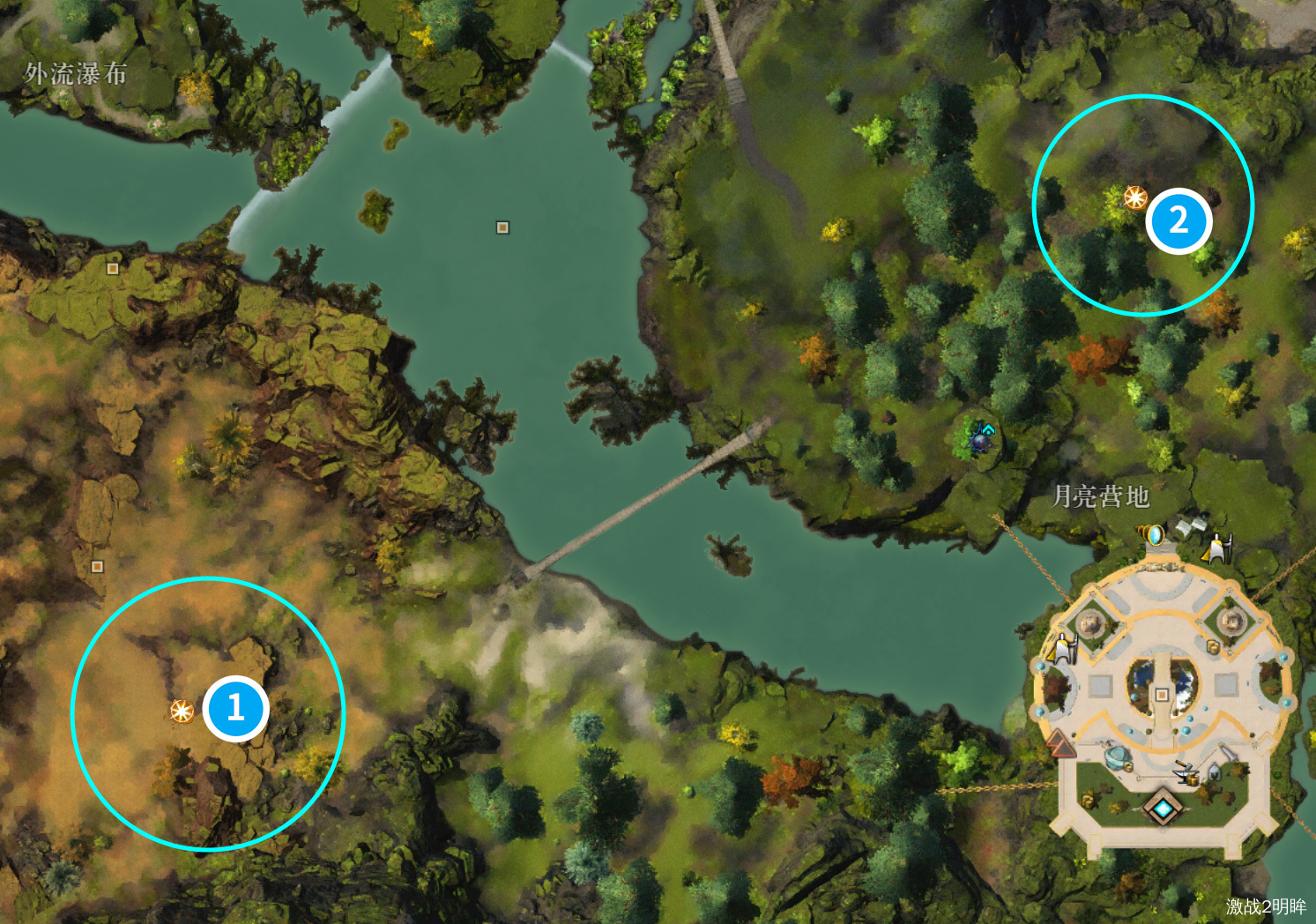Viewport: 1316px width, 924px height.
Task: Click the anvil and hammer map icon
Action: tap(1186, 771)
